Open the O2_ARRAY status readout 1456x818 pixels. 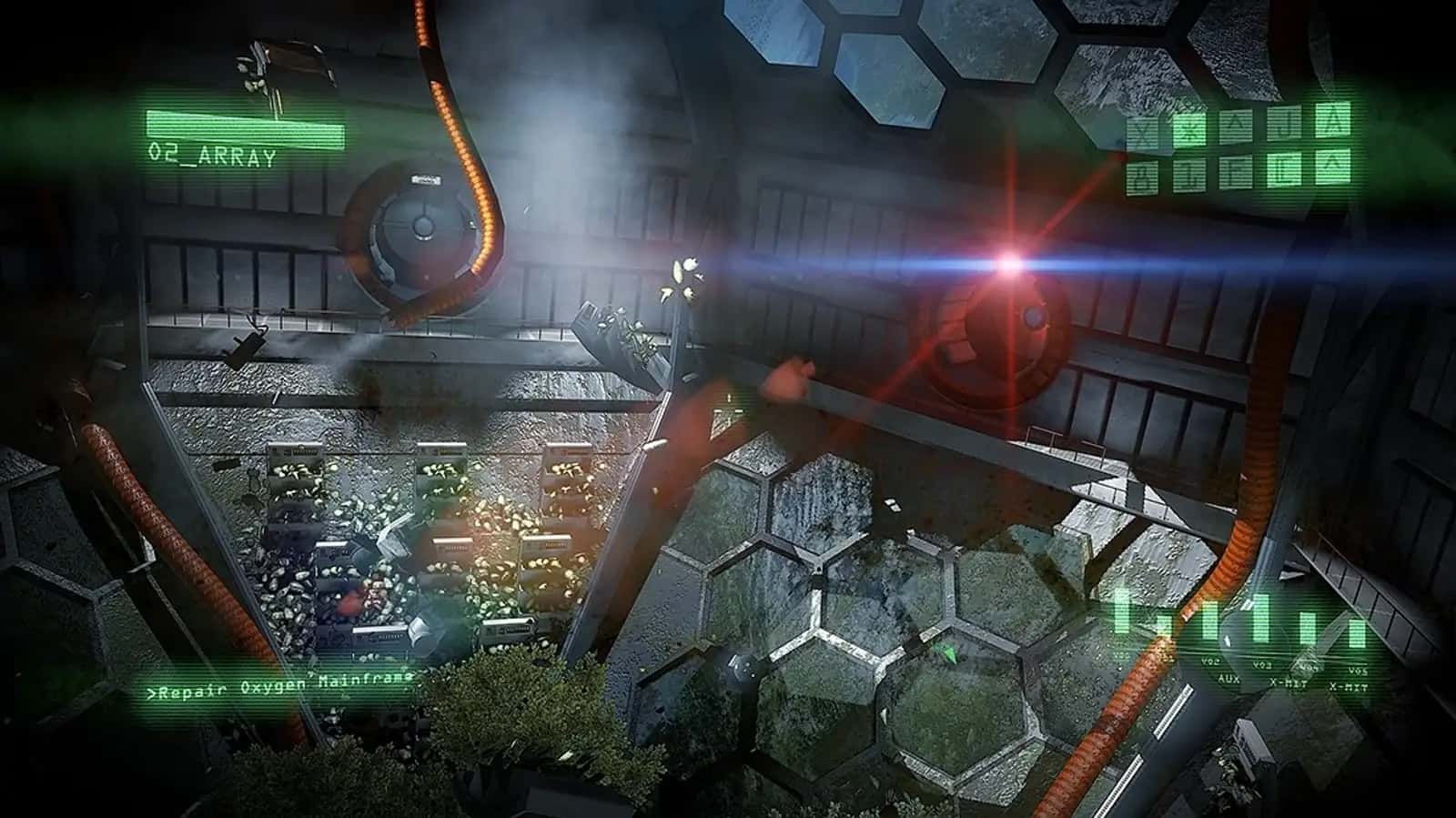click(211, 157)
